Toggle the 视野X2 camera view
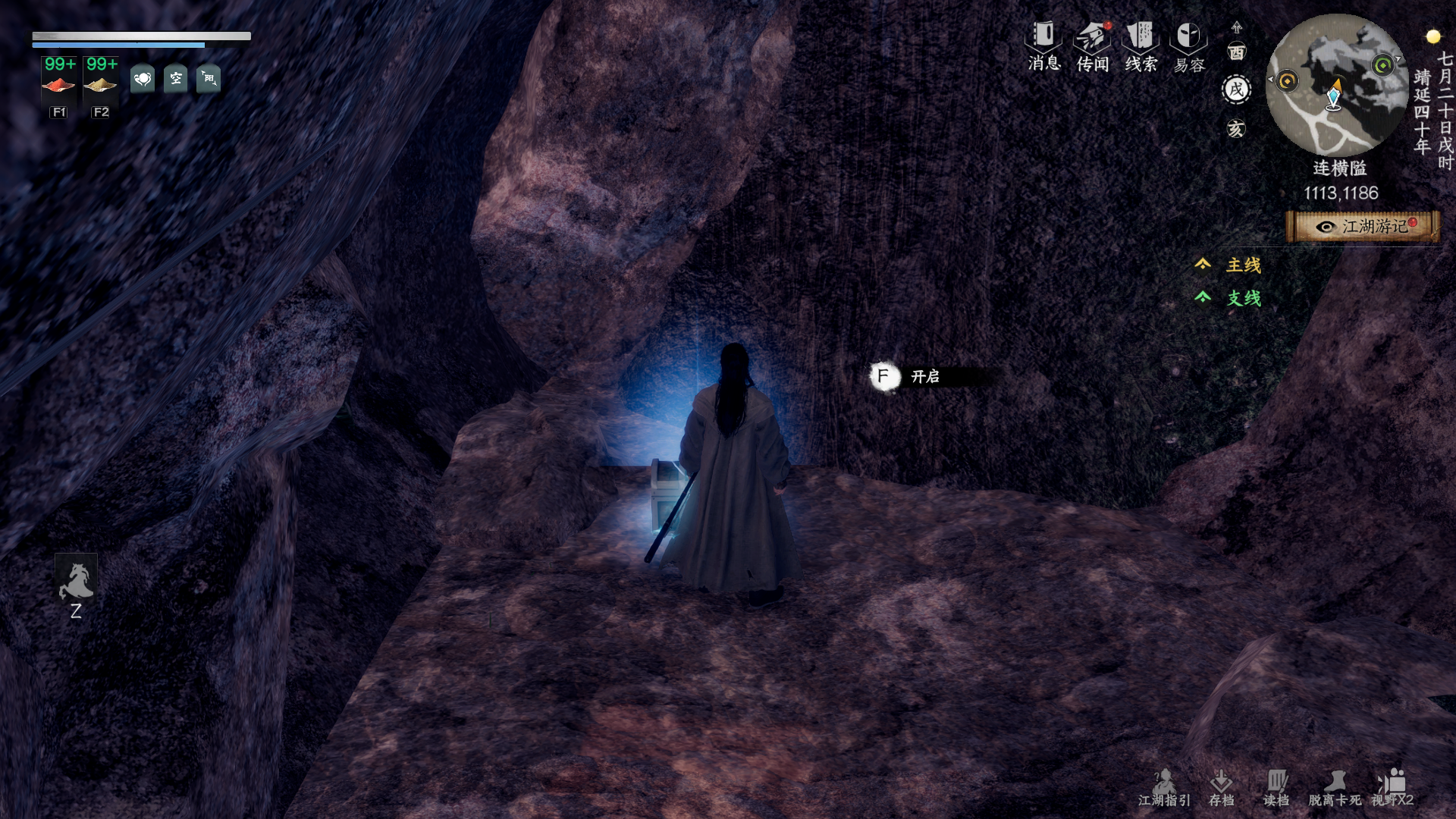Viewport: 1456px width, 819px height. coord(1392,787)
